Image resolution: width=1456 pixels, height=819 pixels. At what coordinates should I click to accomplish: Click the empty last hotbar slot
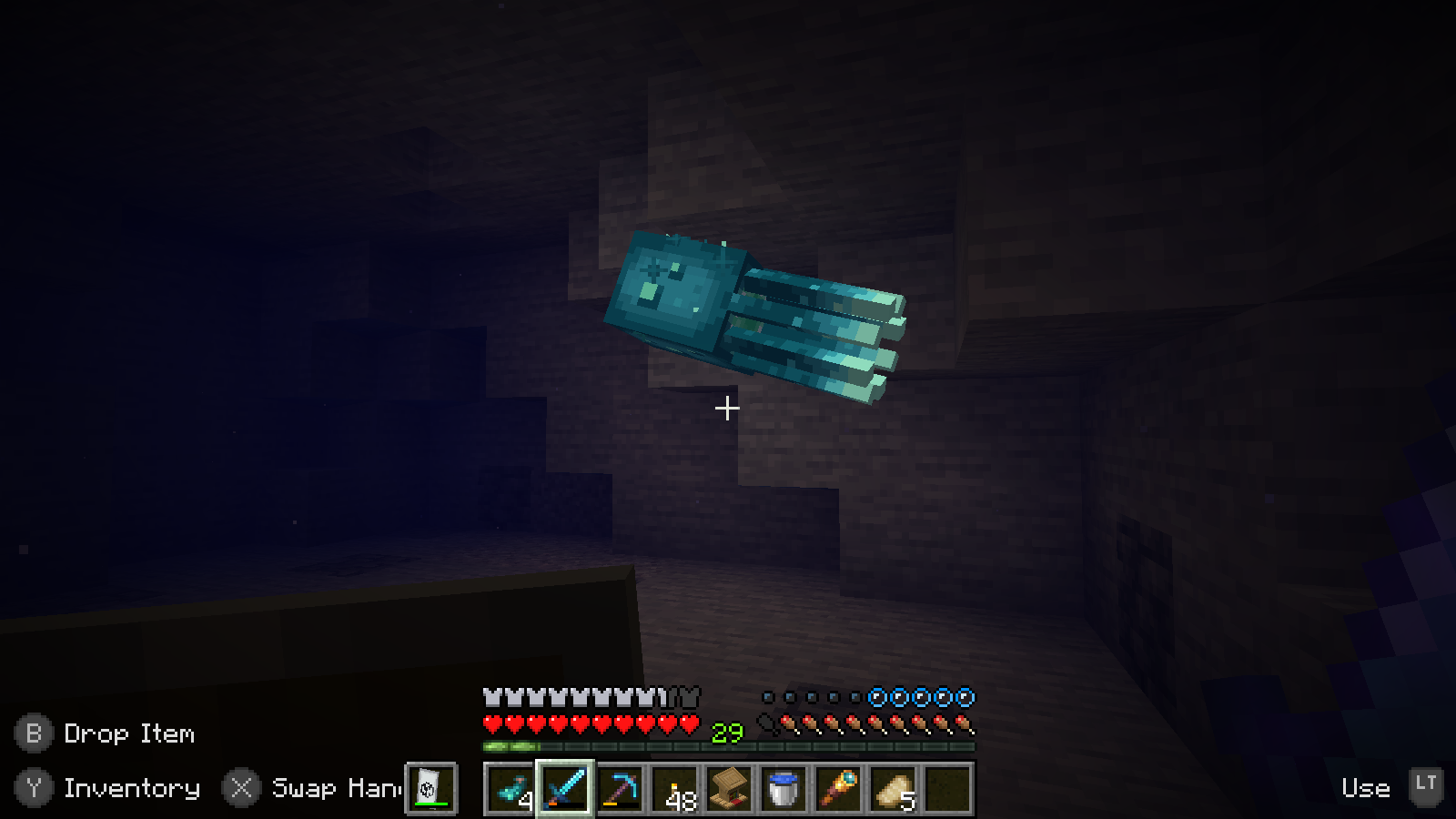947,789
